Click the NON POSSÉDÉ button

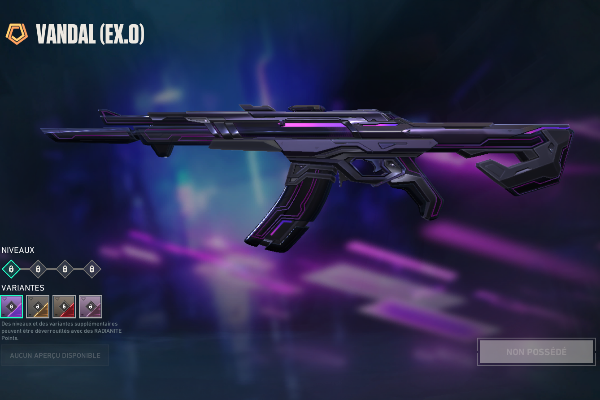tap(536, 351)
